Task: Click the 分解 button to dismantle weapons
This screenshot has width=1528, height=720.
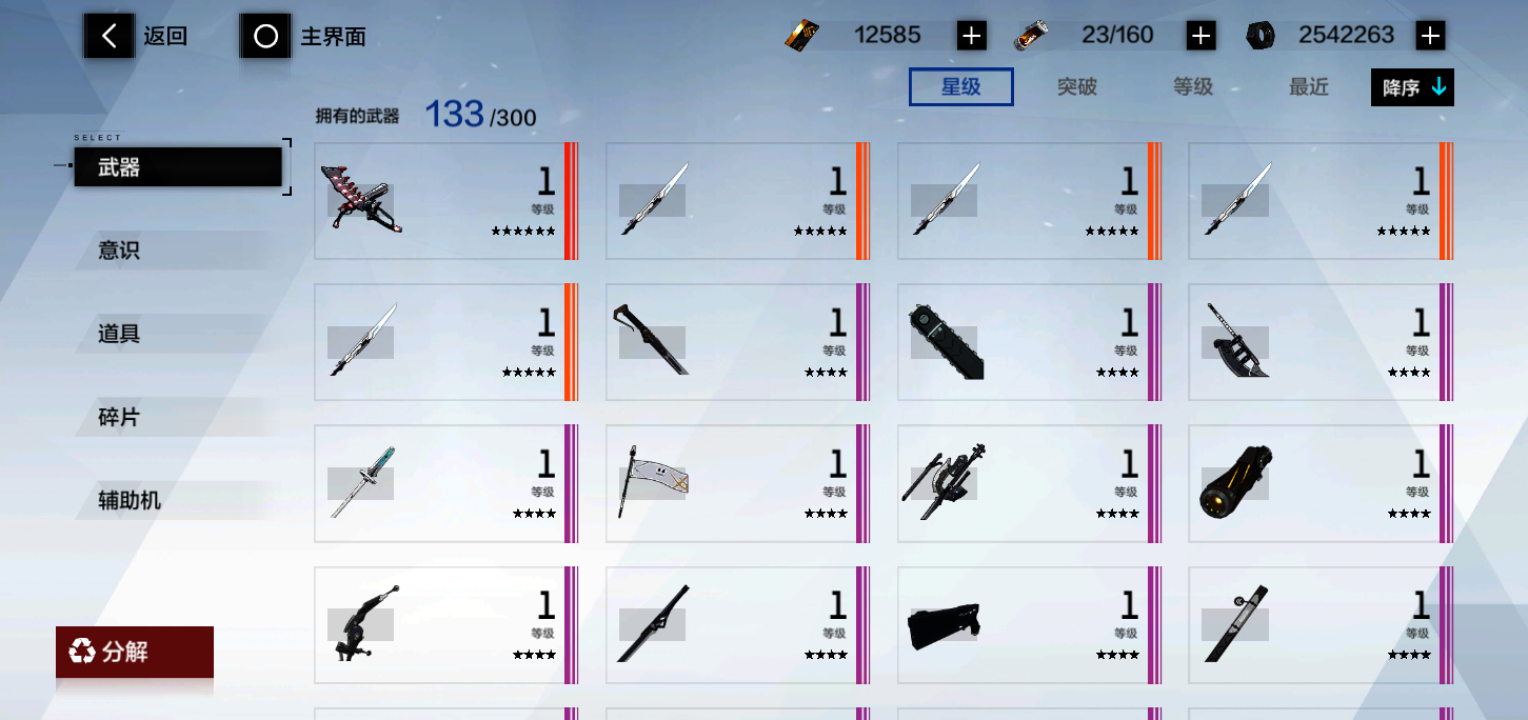Action: pos(135,653)
